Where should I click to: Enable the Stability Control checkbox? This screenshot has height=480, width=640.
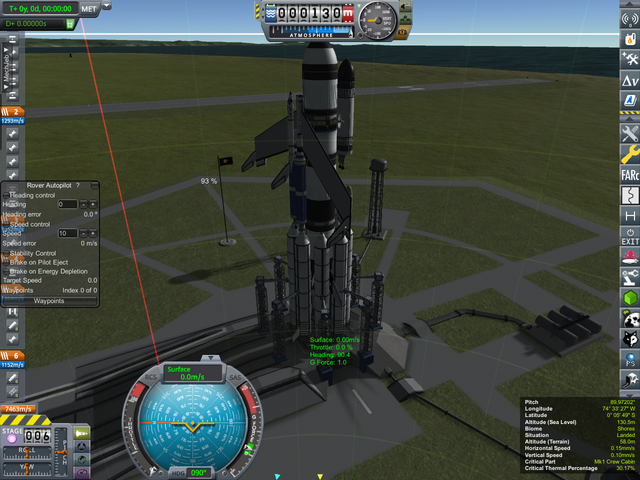click(x=5, y=253)
